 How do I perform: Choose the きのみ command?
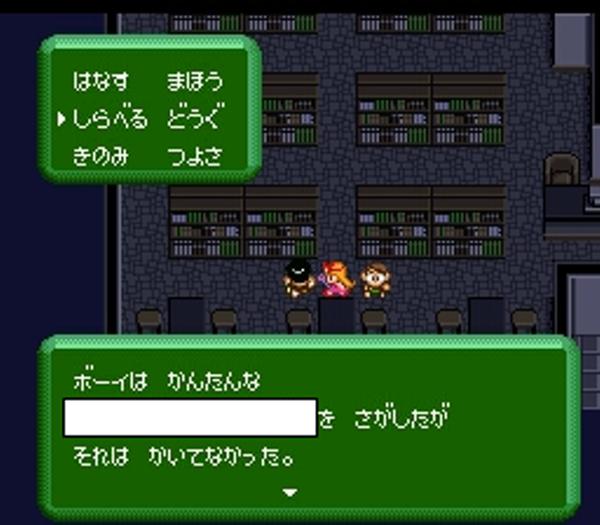101,157
